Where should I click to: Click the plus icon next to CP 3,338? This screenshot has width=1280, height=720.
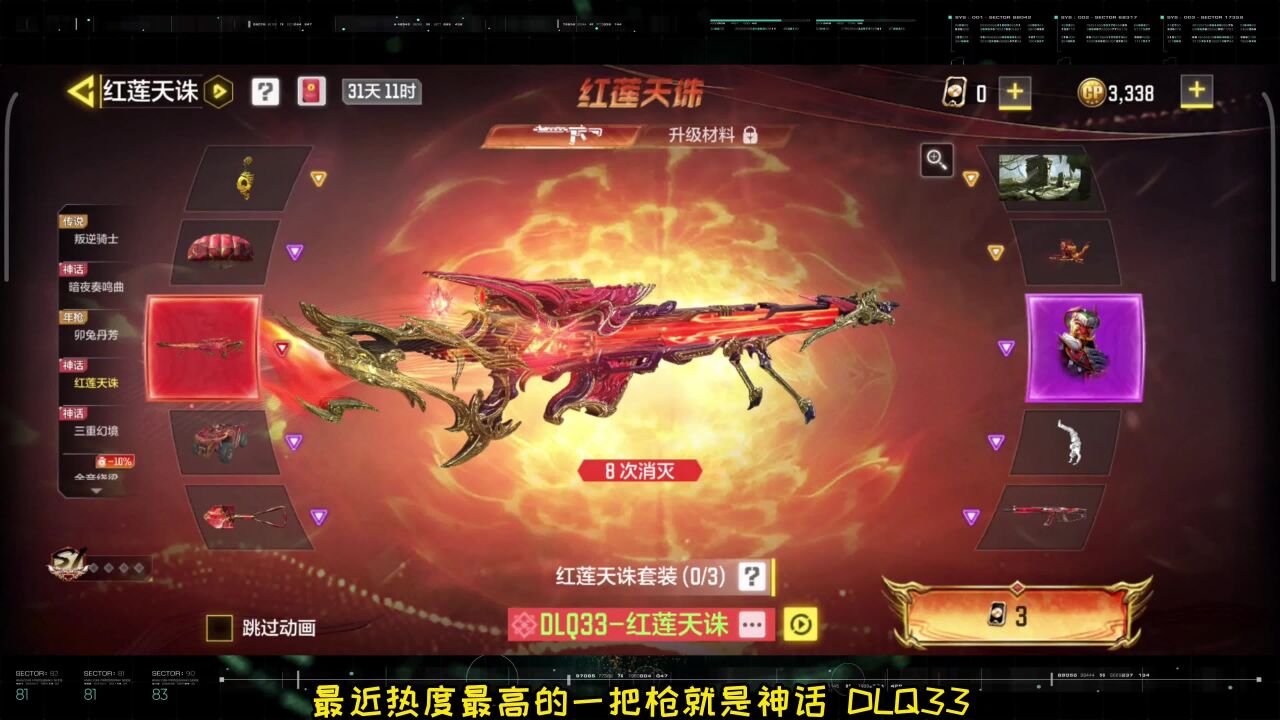point(1196,92)
